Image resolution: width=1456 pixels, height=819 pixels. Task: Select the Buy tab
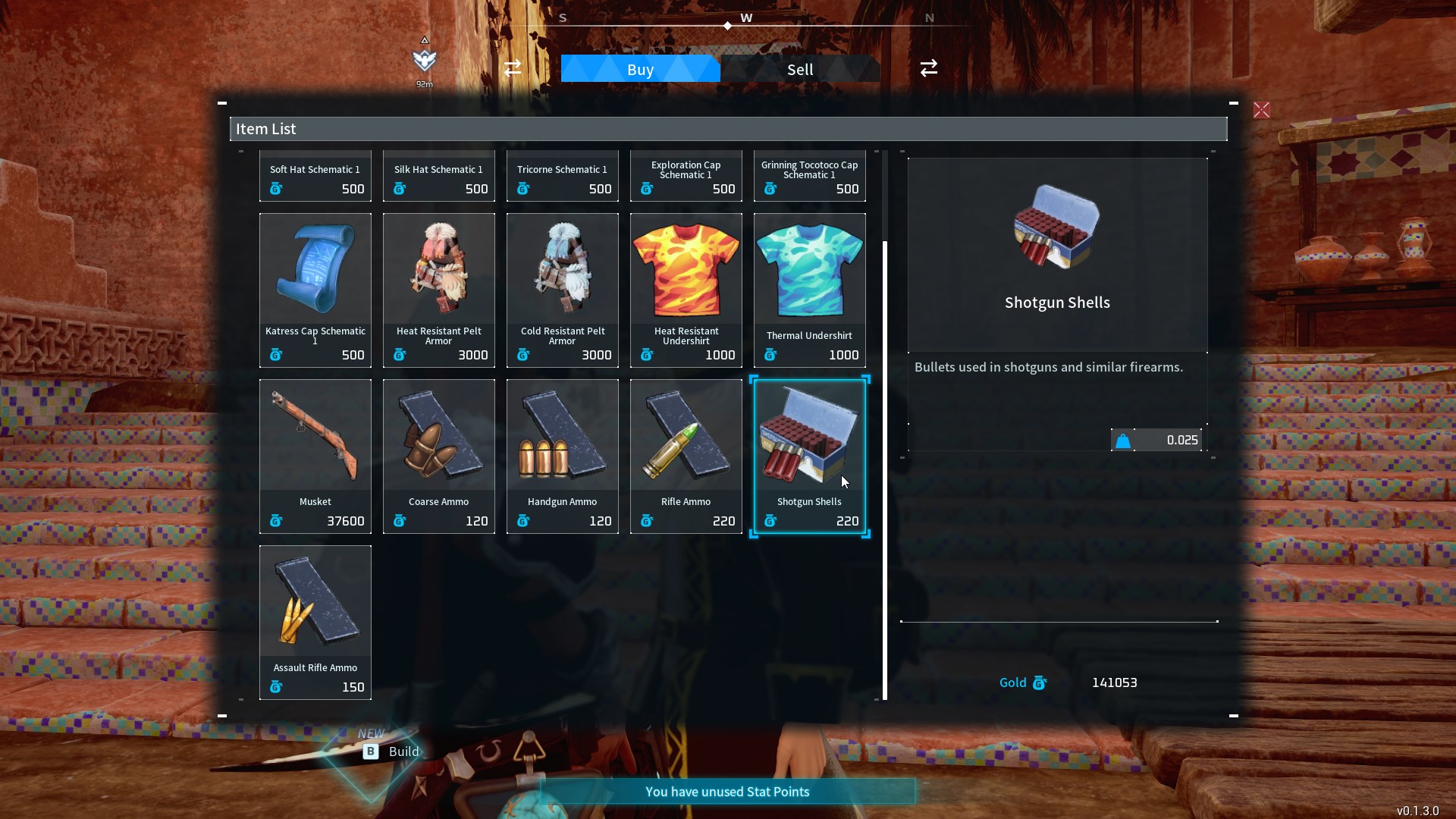click(x=640, y=70)
